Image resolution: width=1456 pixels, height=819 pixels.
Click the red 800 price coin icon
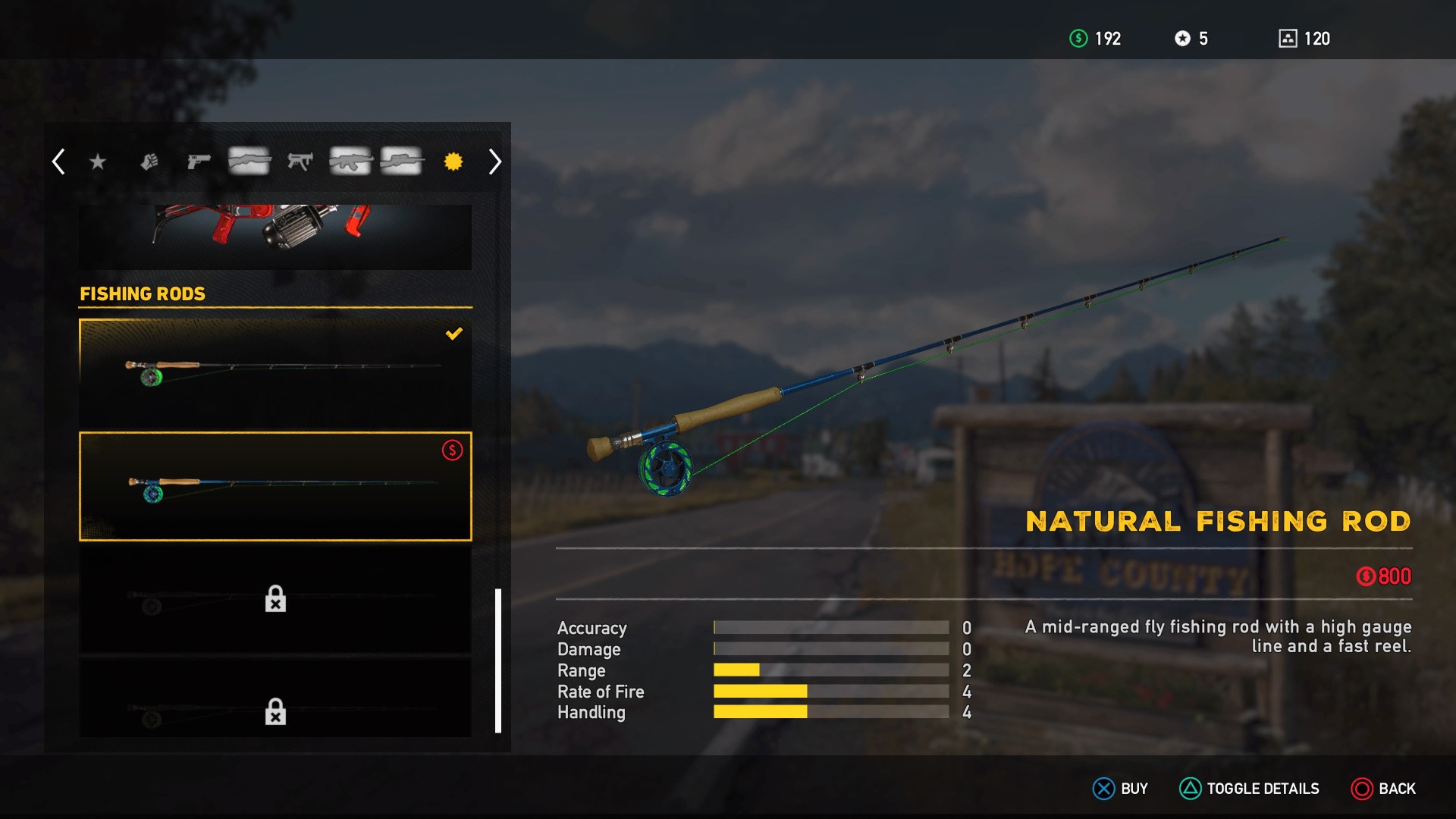tap(1364, 576)
